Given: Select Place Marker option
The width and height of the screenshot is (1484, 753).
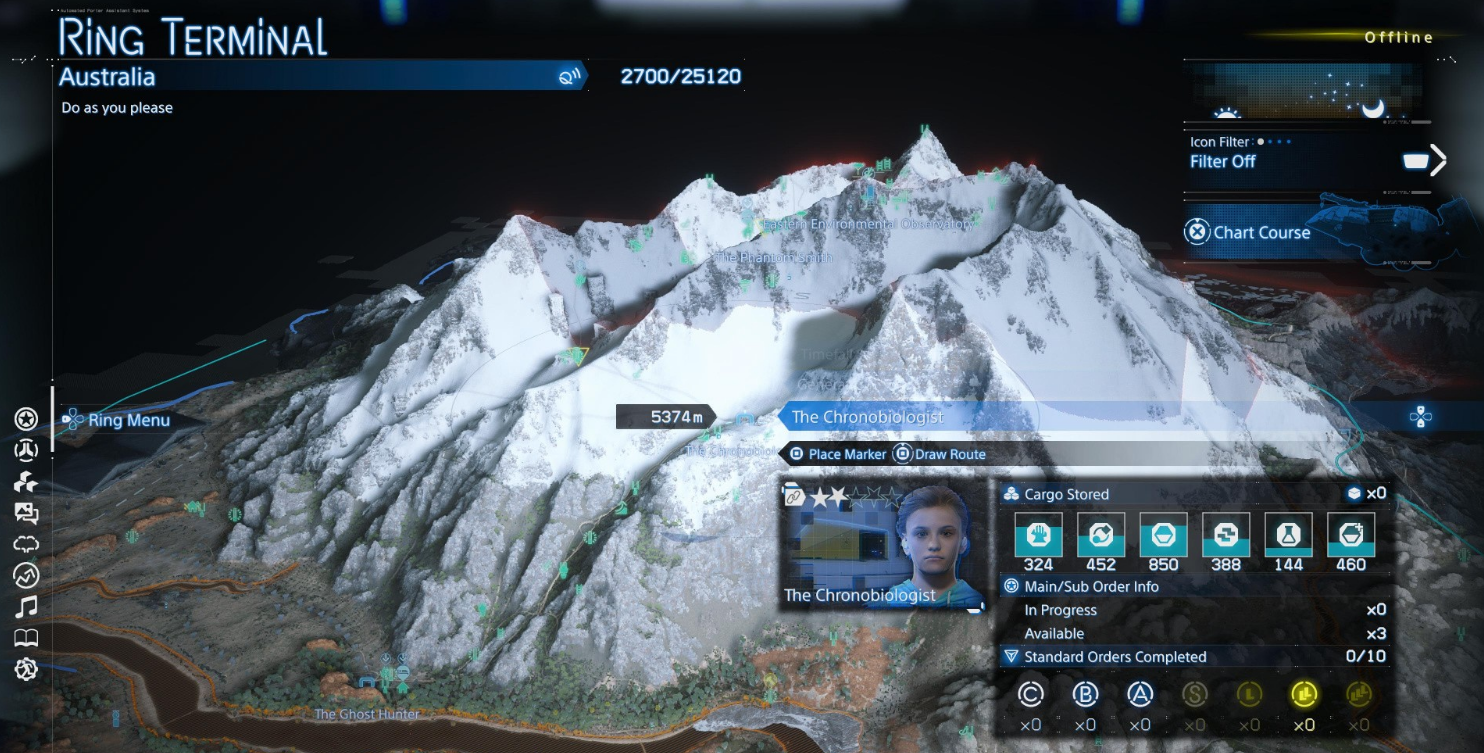Looking at the screenshot, I should coord(837,454).
